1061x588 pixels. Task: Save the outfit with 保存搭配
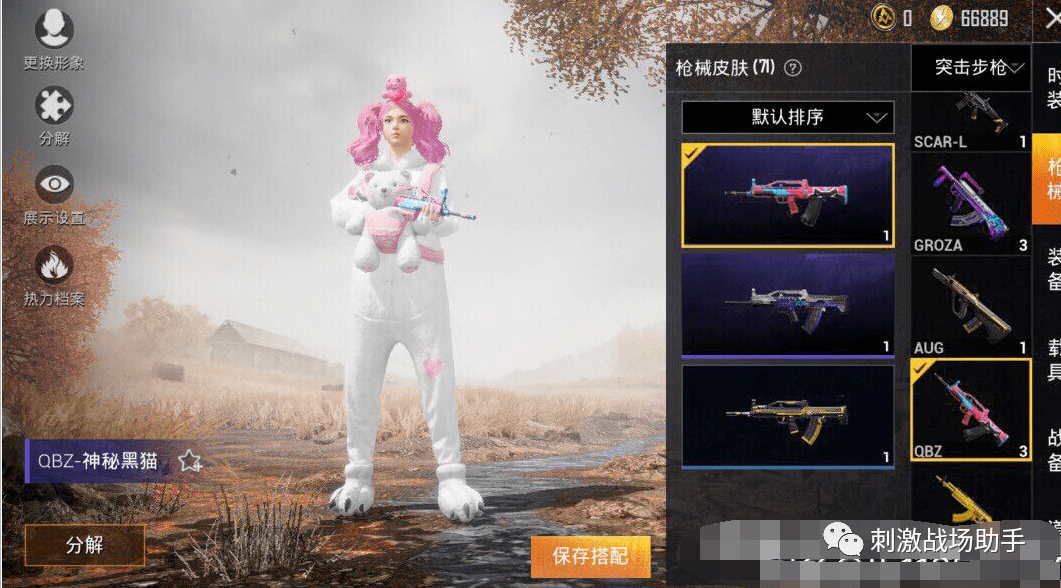pos(590,556)
